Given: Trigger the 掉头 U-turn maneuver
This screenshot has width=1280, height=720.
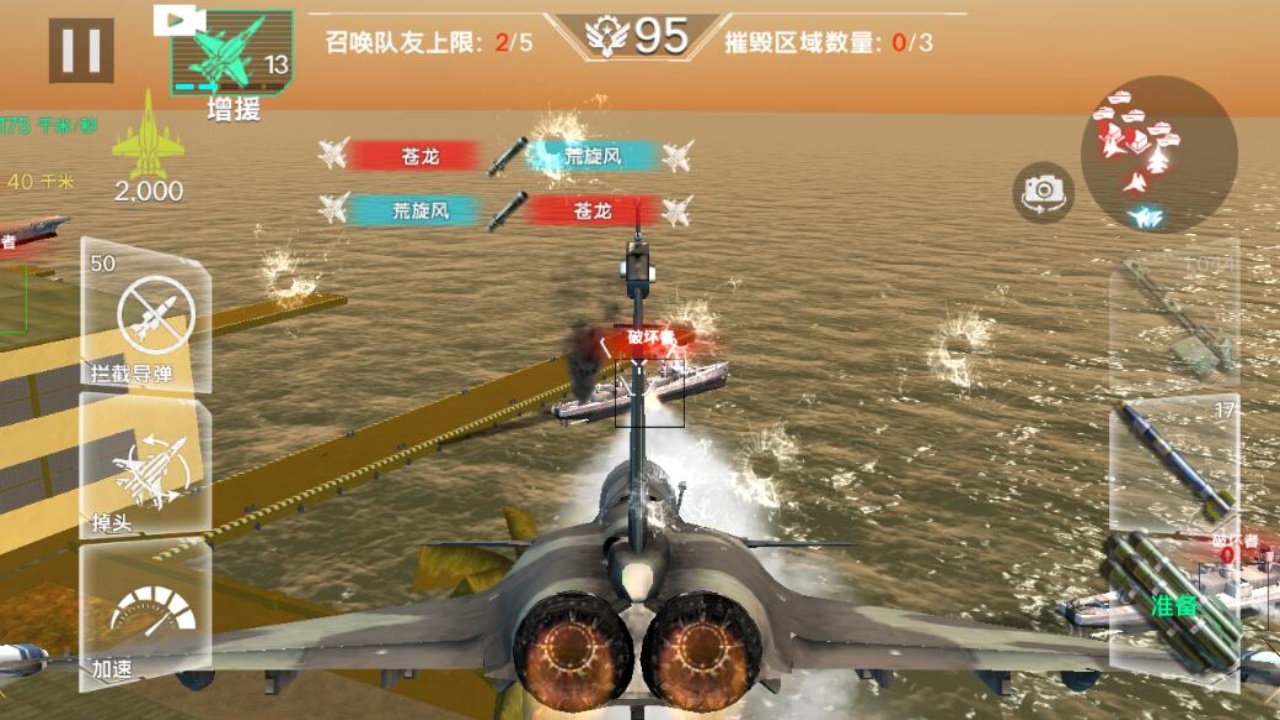Looking at the screenshot, I should click(149, 470).
